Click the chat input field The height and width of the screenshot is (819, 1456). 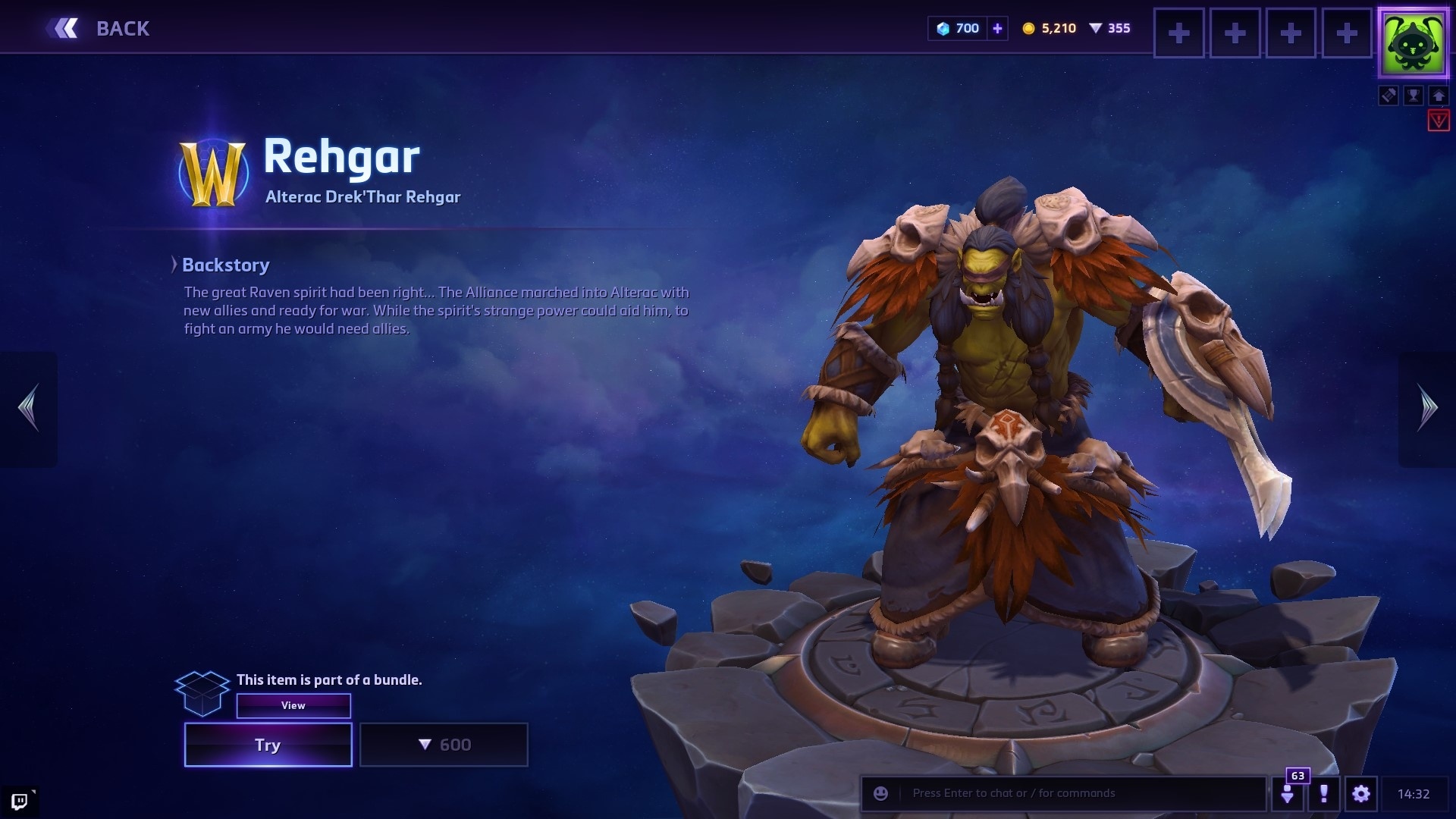[x=1077, y=793]
